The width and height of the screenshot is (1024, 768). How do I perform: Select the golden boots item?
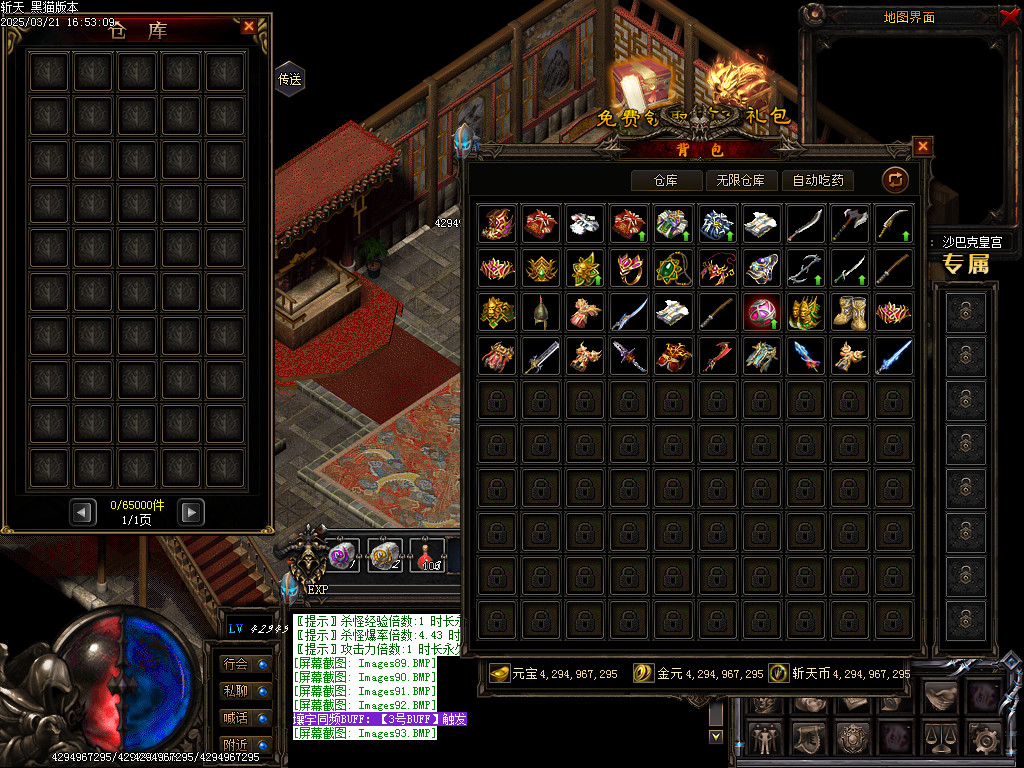(x=849, y=312)
